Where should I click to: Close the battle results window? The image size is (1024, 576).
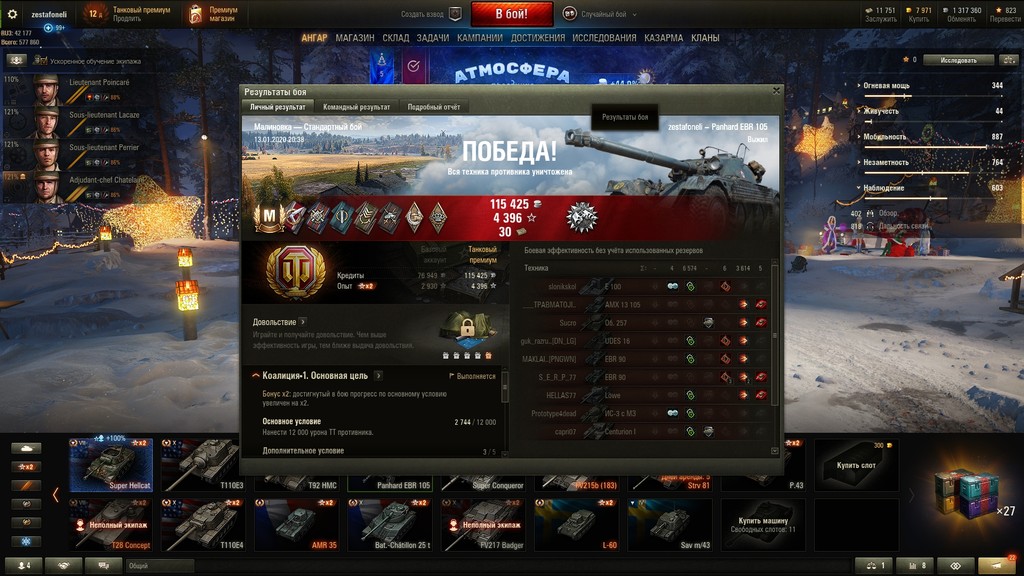tap(776, 90)
